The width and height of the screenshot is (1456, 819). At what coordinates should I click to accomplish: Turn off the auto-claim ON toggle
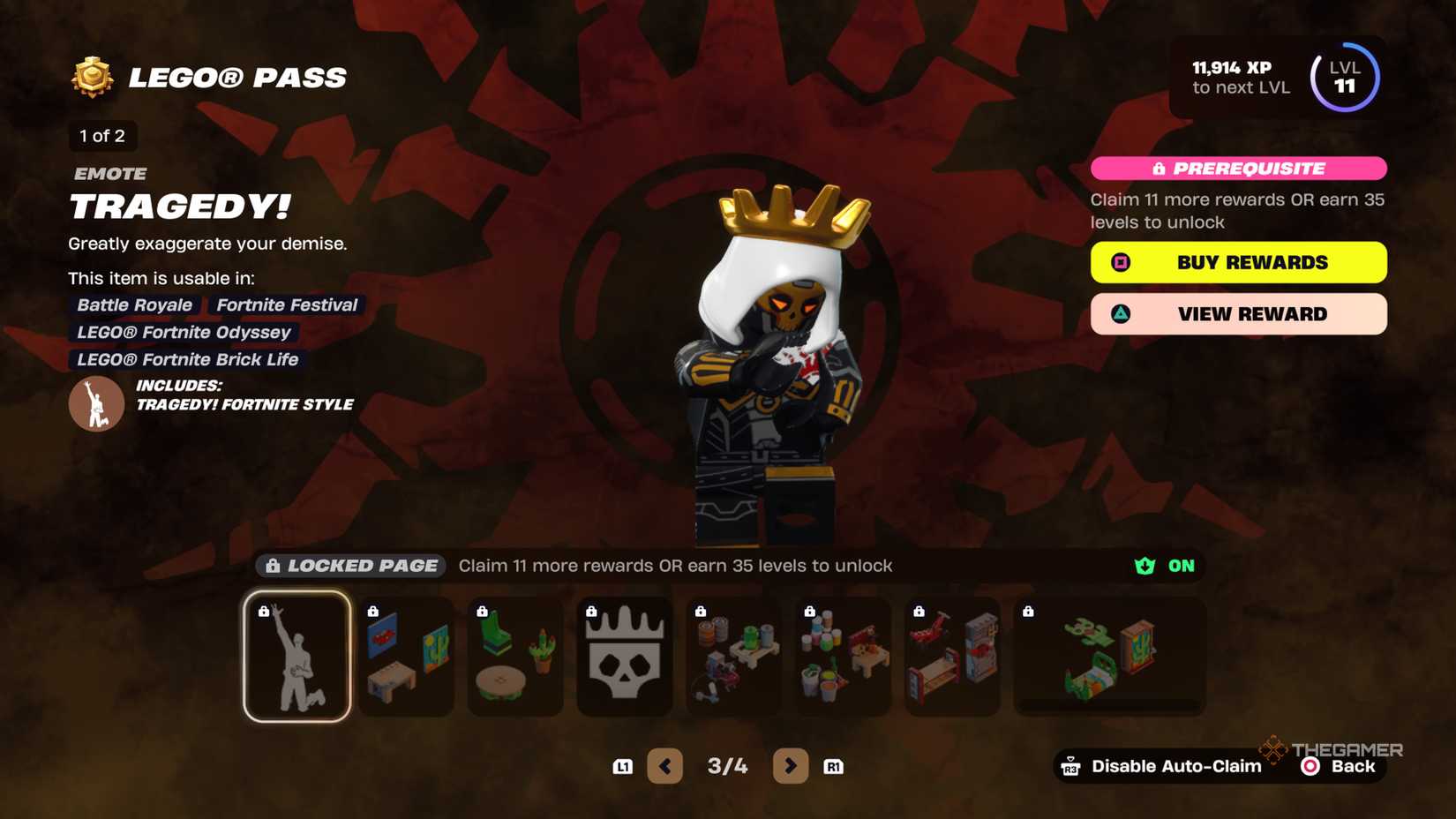1181,566
